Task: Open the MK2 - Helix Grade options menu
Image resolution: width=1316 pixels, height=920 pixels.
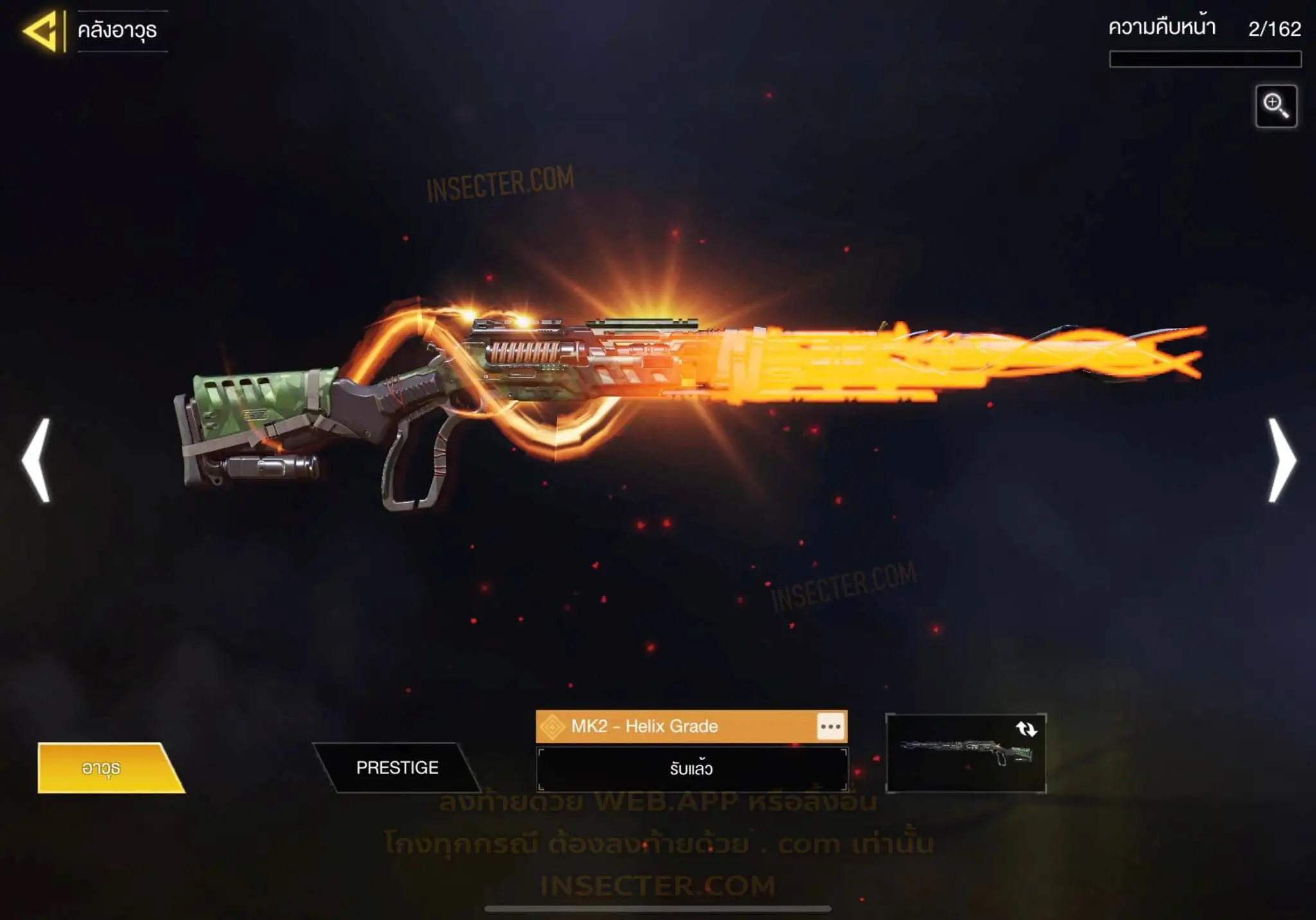Action: click(830, 726)
